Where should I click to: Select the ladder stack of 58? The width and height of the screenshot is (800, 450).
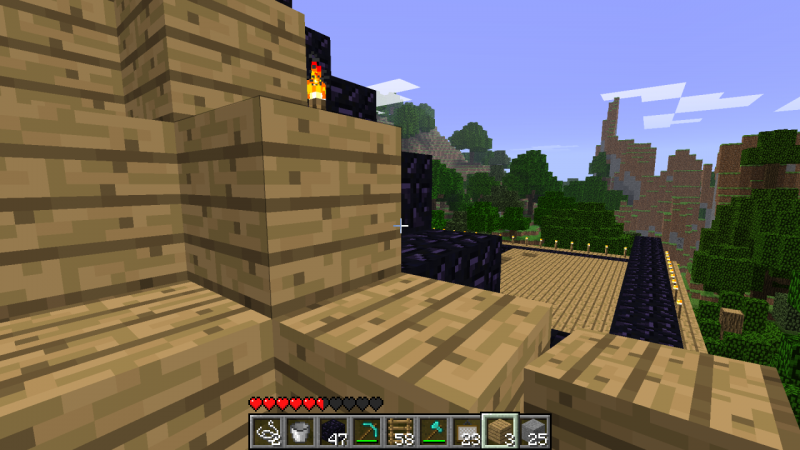(400, 431)
